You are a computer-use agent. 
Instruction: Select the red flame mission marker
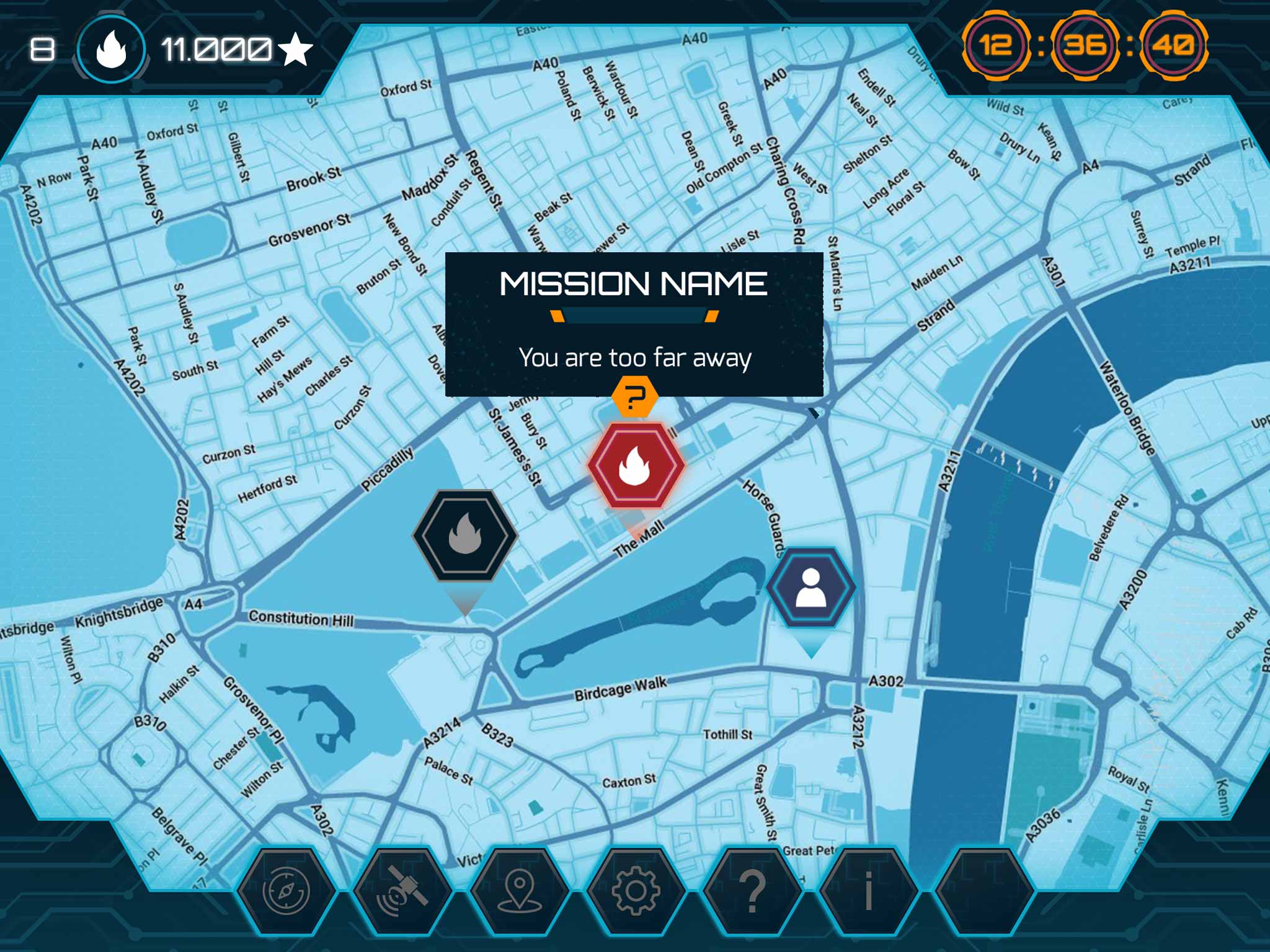pos(636,465)
